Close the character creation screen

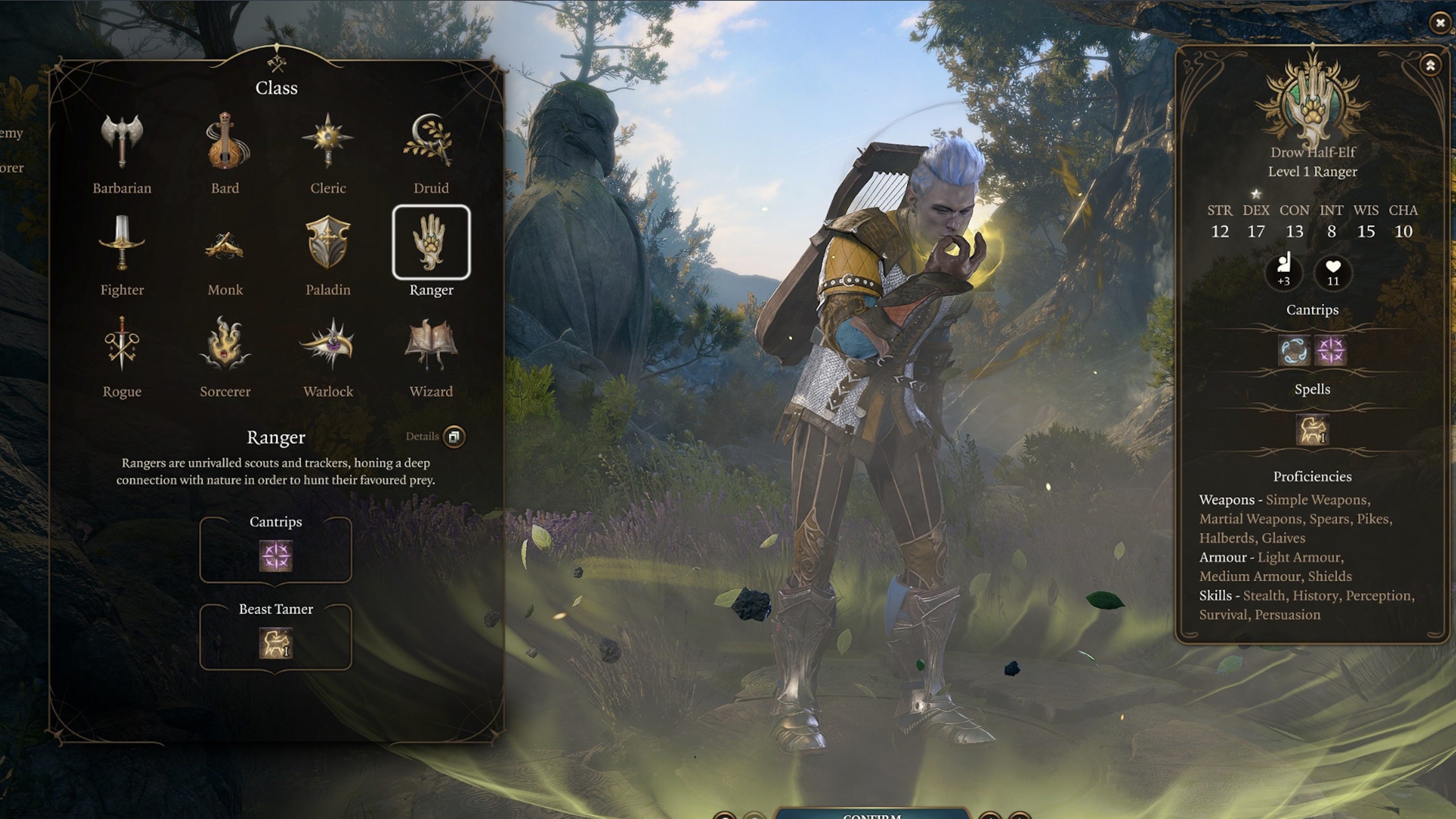click(x=1440, y=23)
